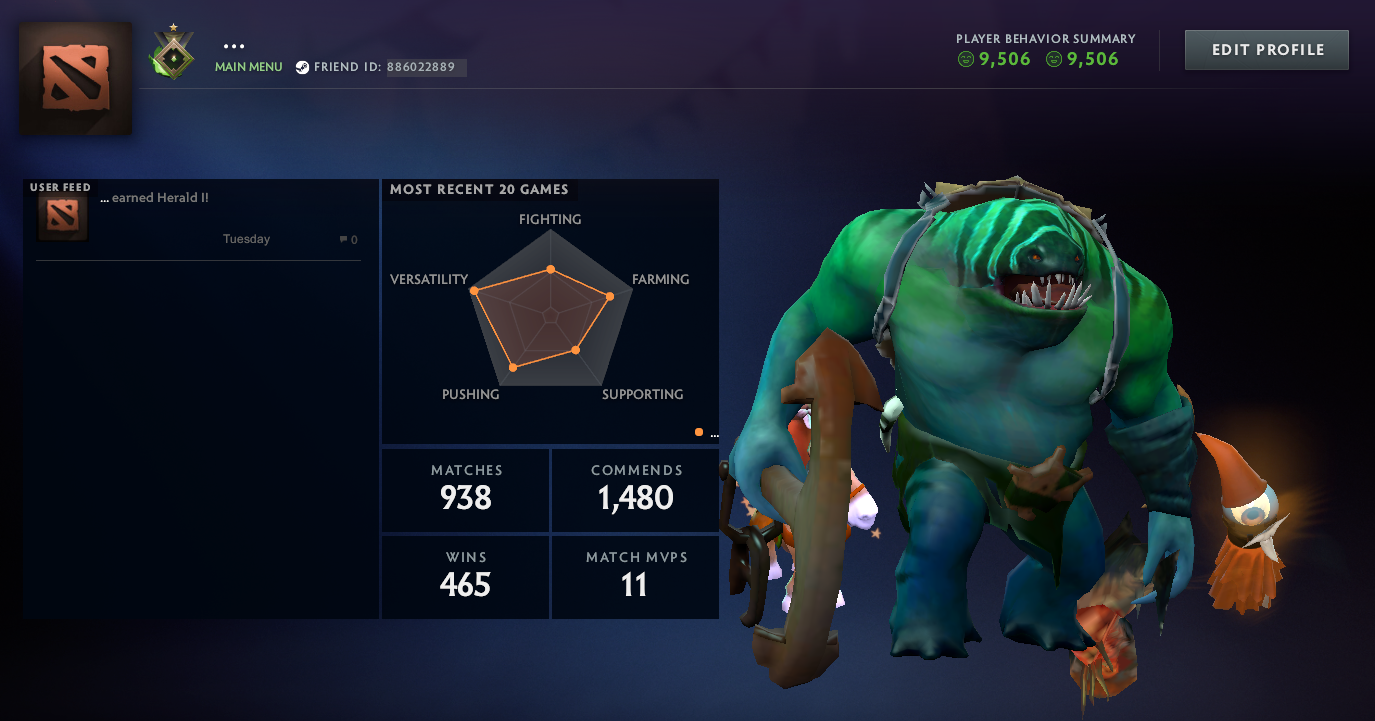
Task: Click the Steam icon beside Friend ID
Action: click(x=302, y=67)
